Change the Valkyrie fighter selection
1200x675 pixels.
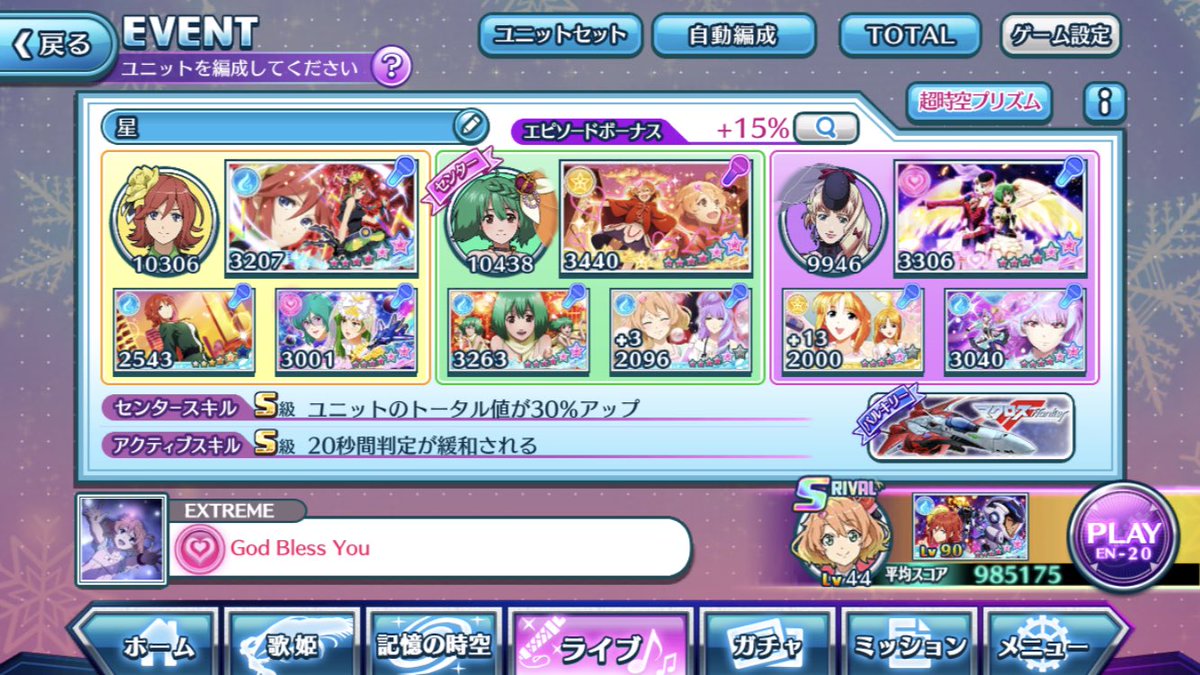[970, 427]
